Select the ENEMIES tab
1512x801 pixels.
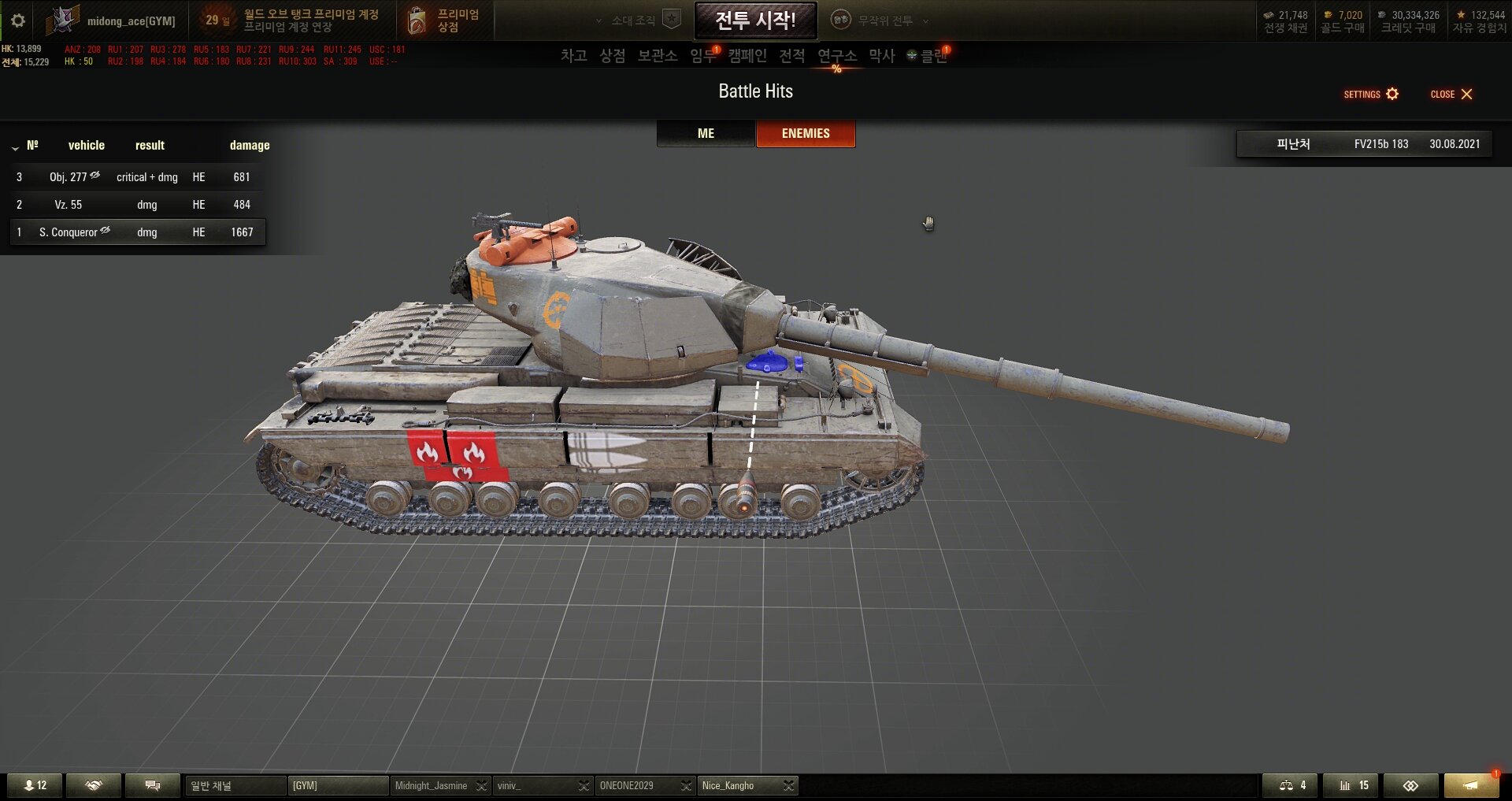click(805, 134)
